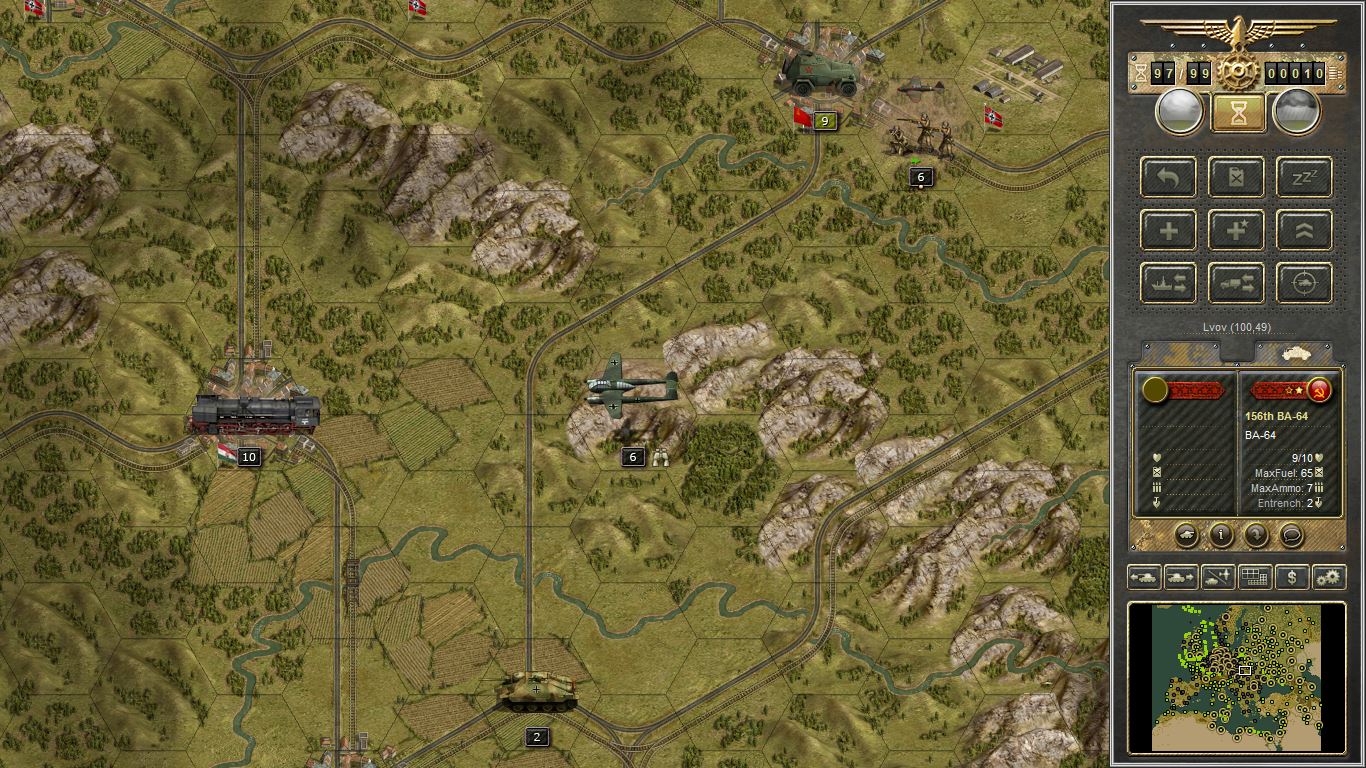Image resolution: width=1366 pixels, height=768 pixels.
Task: Select the naval transport icon
Action: tap(1167, 283)
